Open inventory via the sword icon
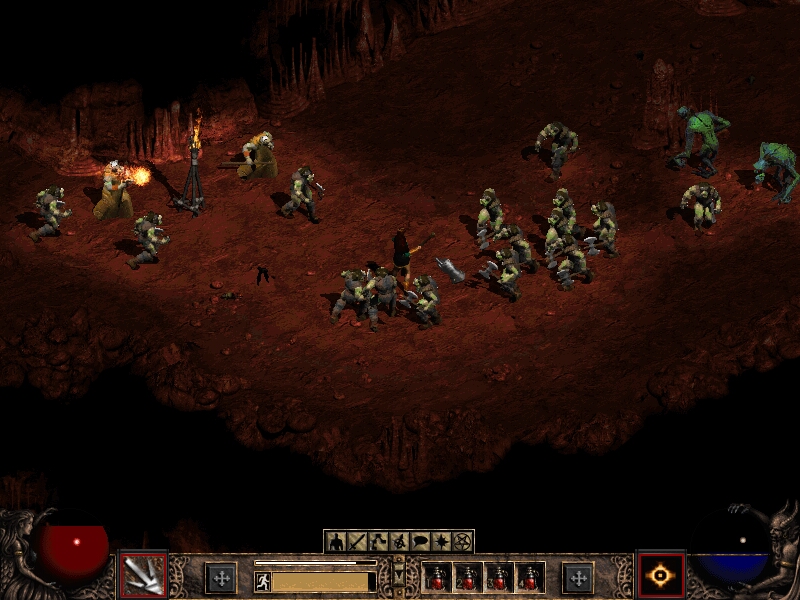Image resolution: width=800 pixels, height=600 pixels. pyautogui.click(x=357, y=542)
